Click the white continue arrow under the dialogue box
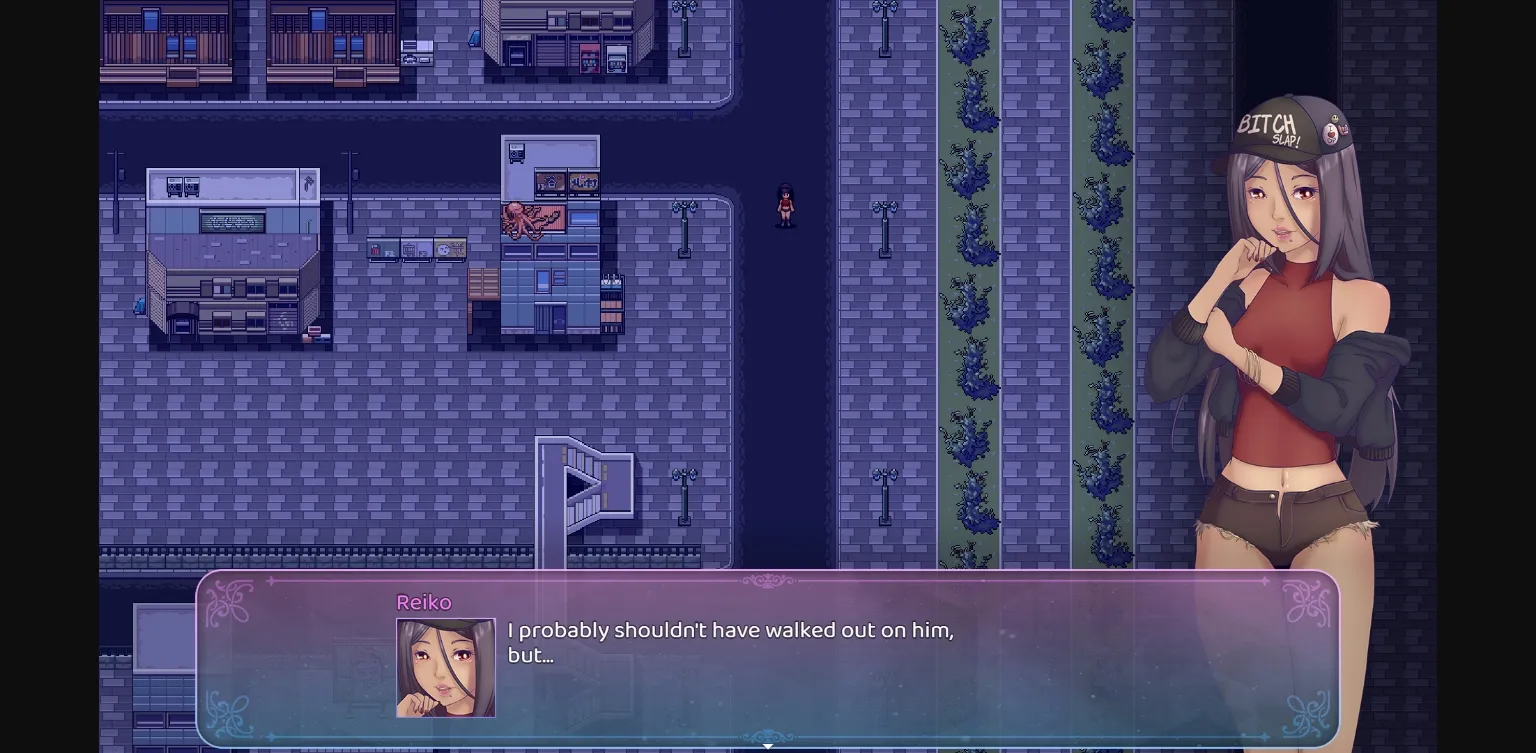 (767, 746)
